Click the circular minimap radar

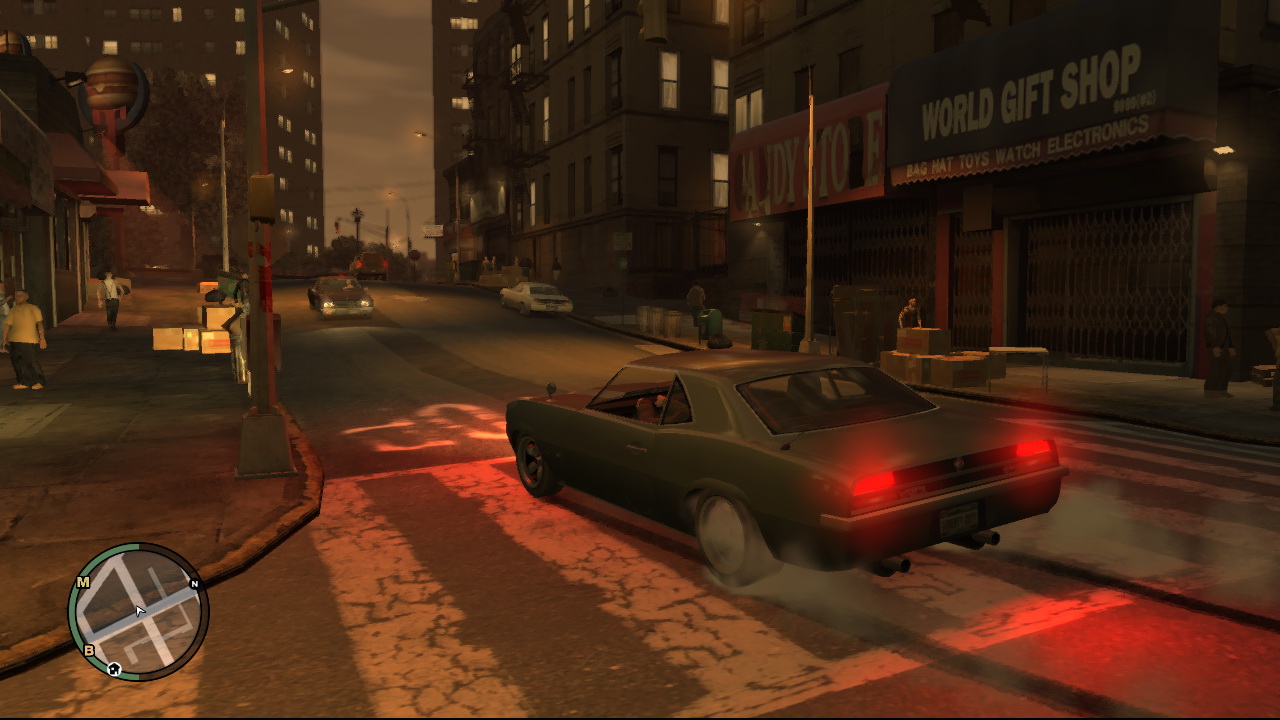point(138,612)
